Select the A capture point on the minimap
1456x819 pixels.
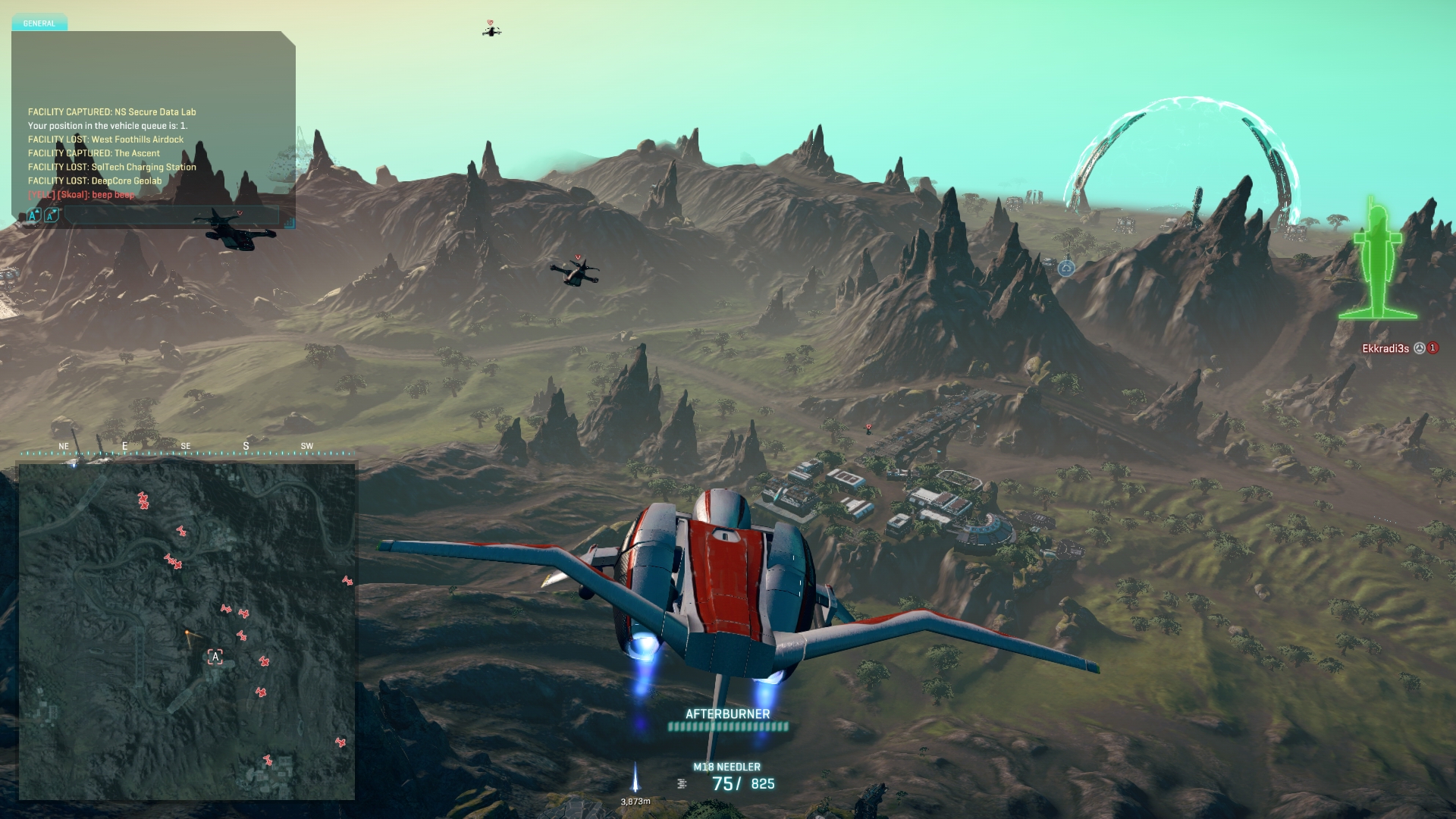tap(215, 657)
